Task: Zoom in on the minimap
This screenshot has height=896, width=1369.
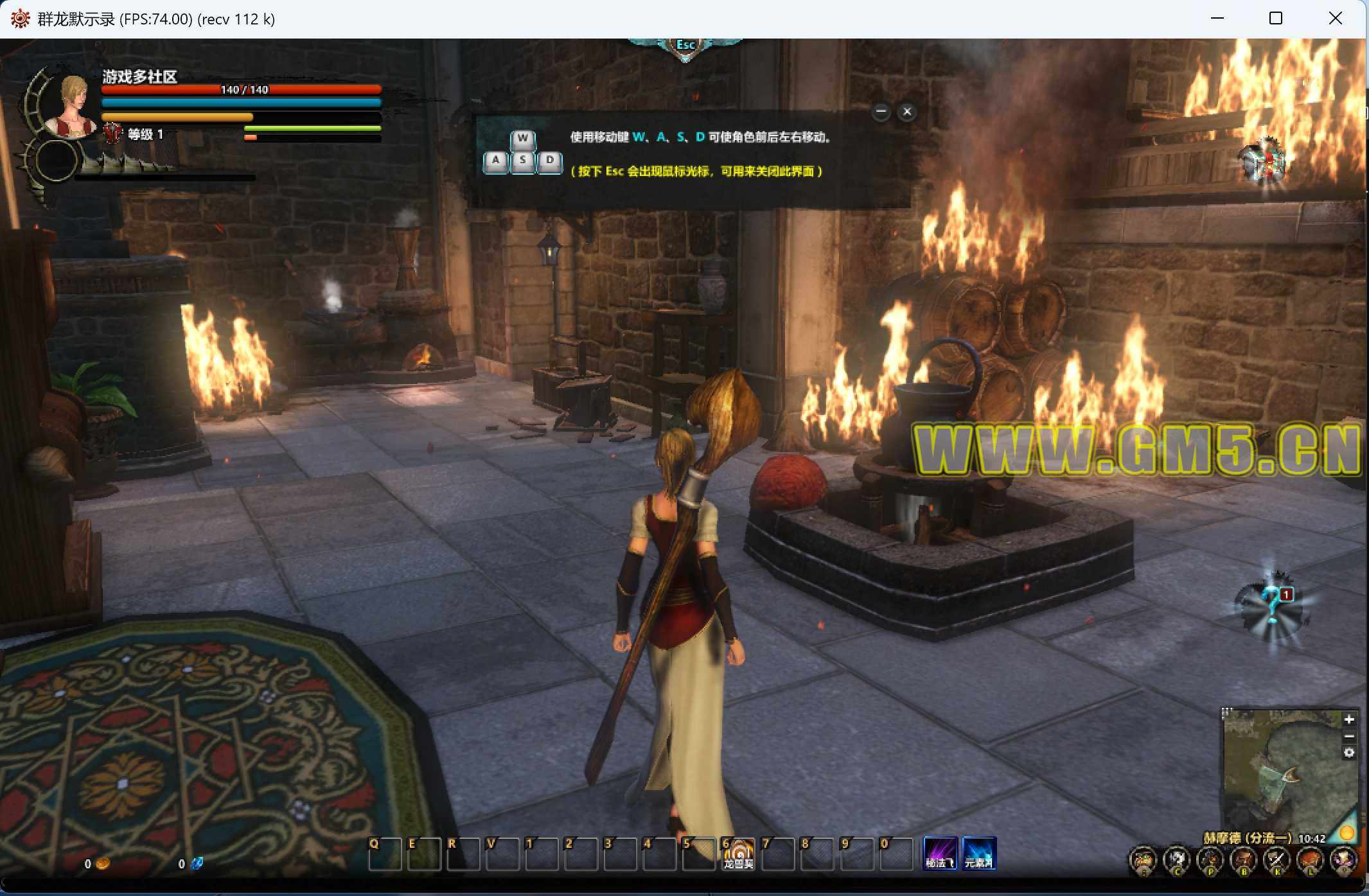Action: click(1349, 719)
